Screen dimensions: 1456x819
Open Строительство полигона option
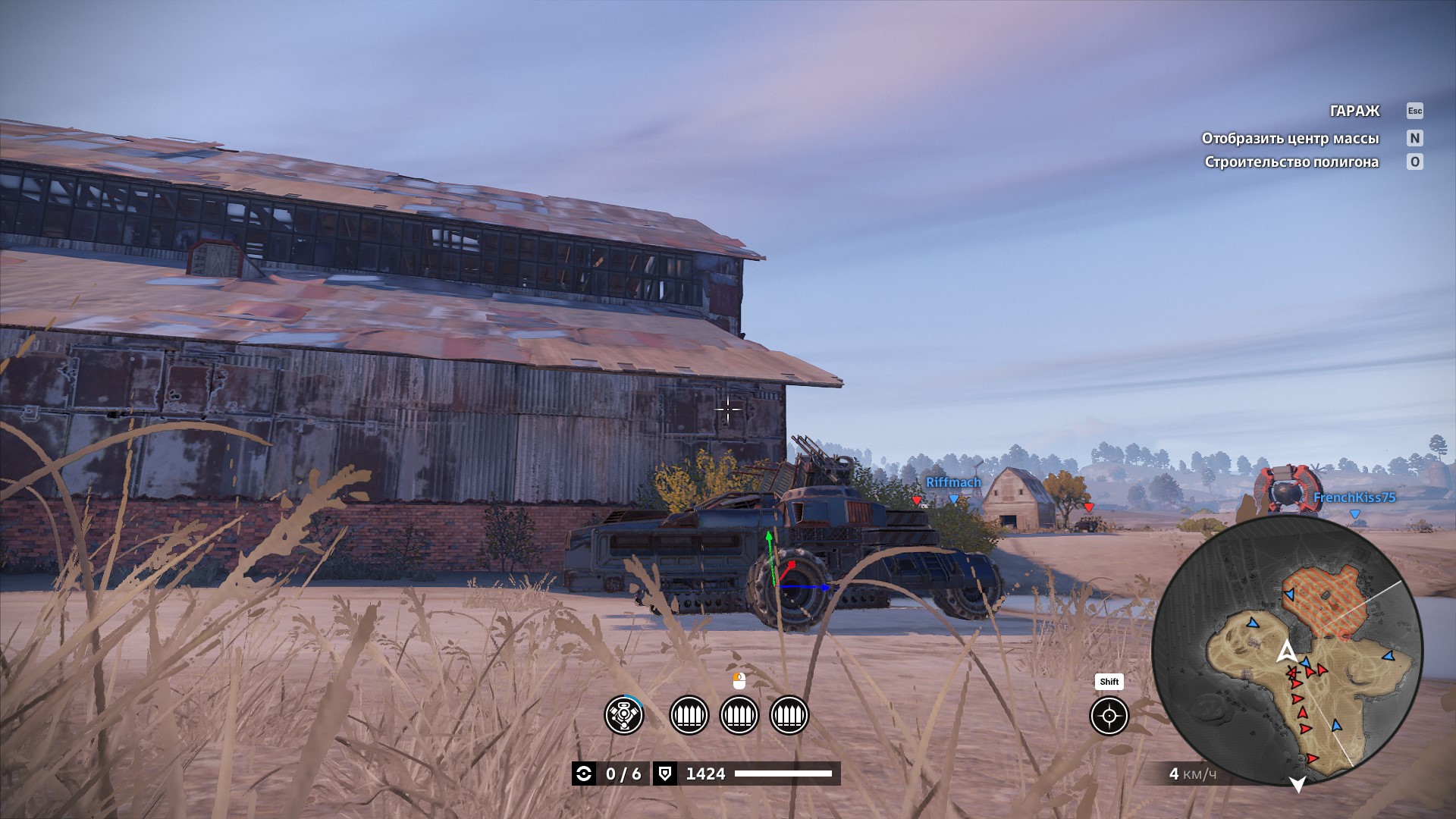point(1291,162)
